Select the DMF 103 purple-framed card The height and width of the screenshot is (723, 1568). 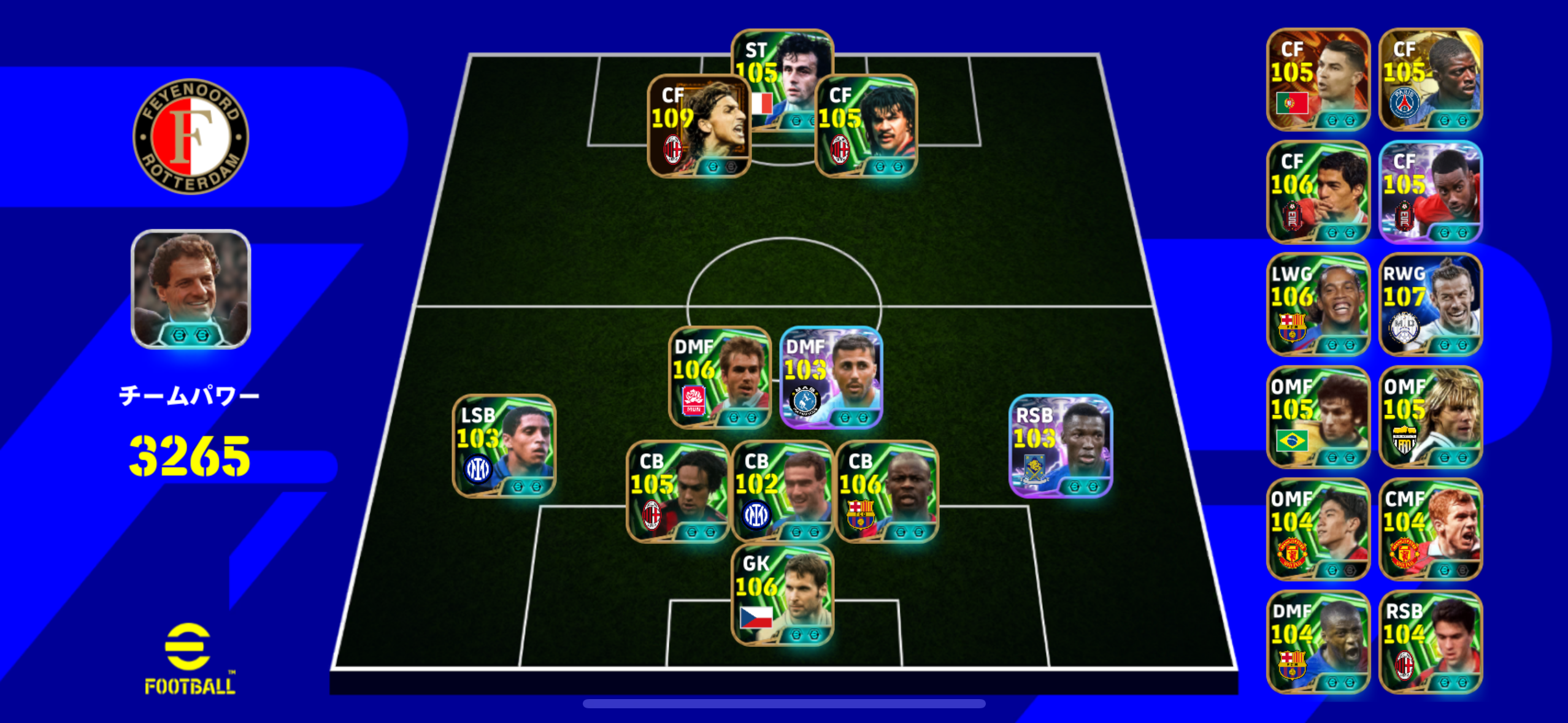[x=831, y=377]
